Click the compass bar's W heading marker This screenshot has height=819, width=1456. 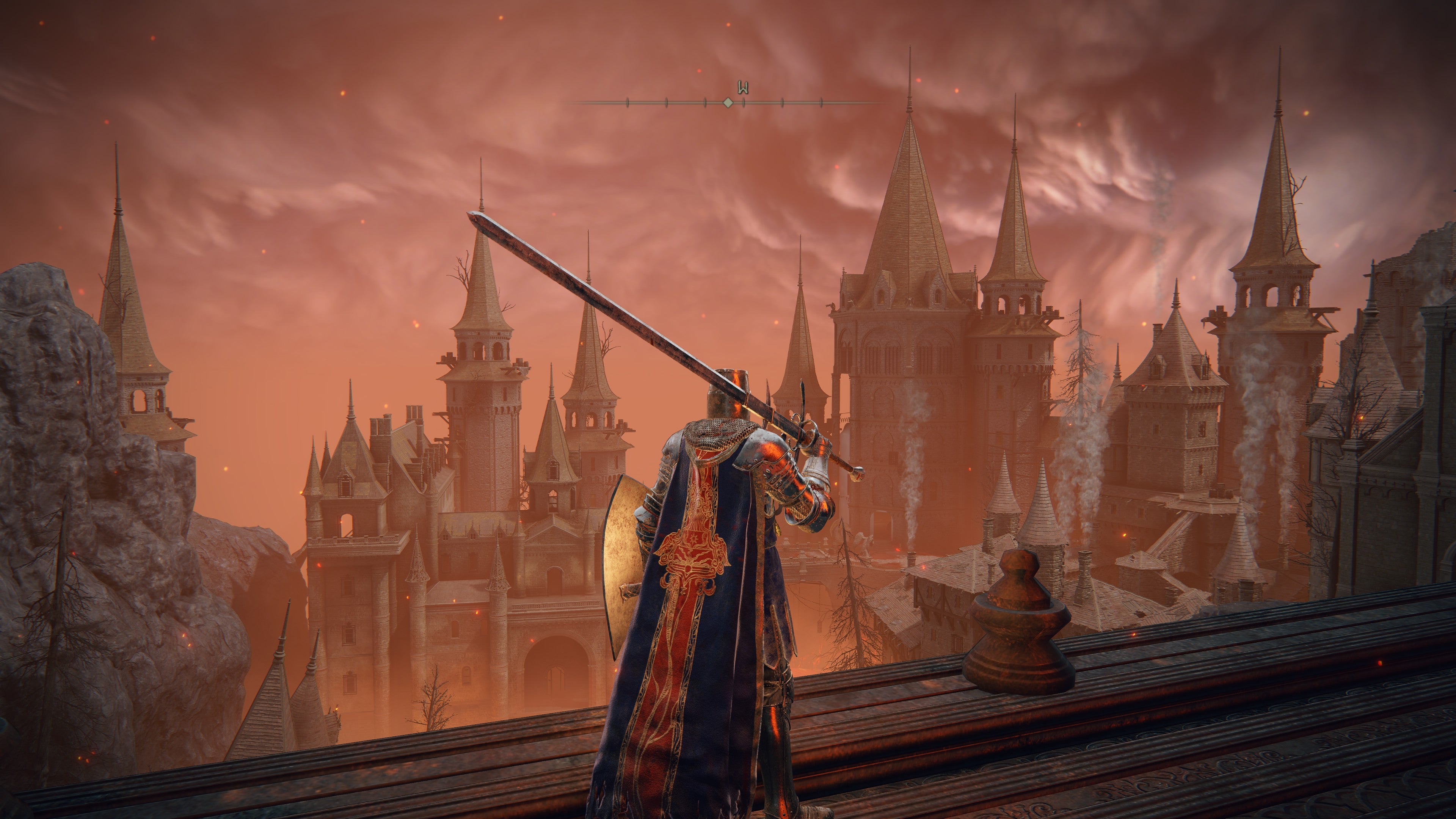pos(743,88)
